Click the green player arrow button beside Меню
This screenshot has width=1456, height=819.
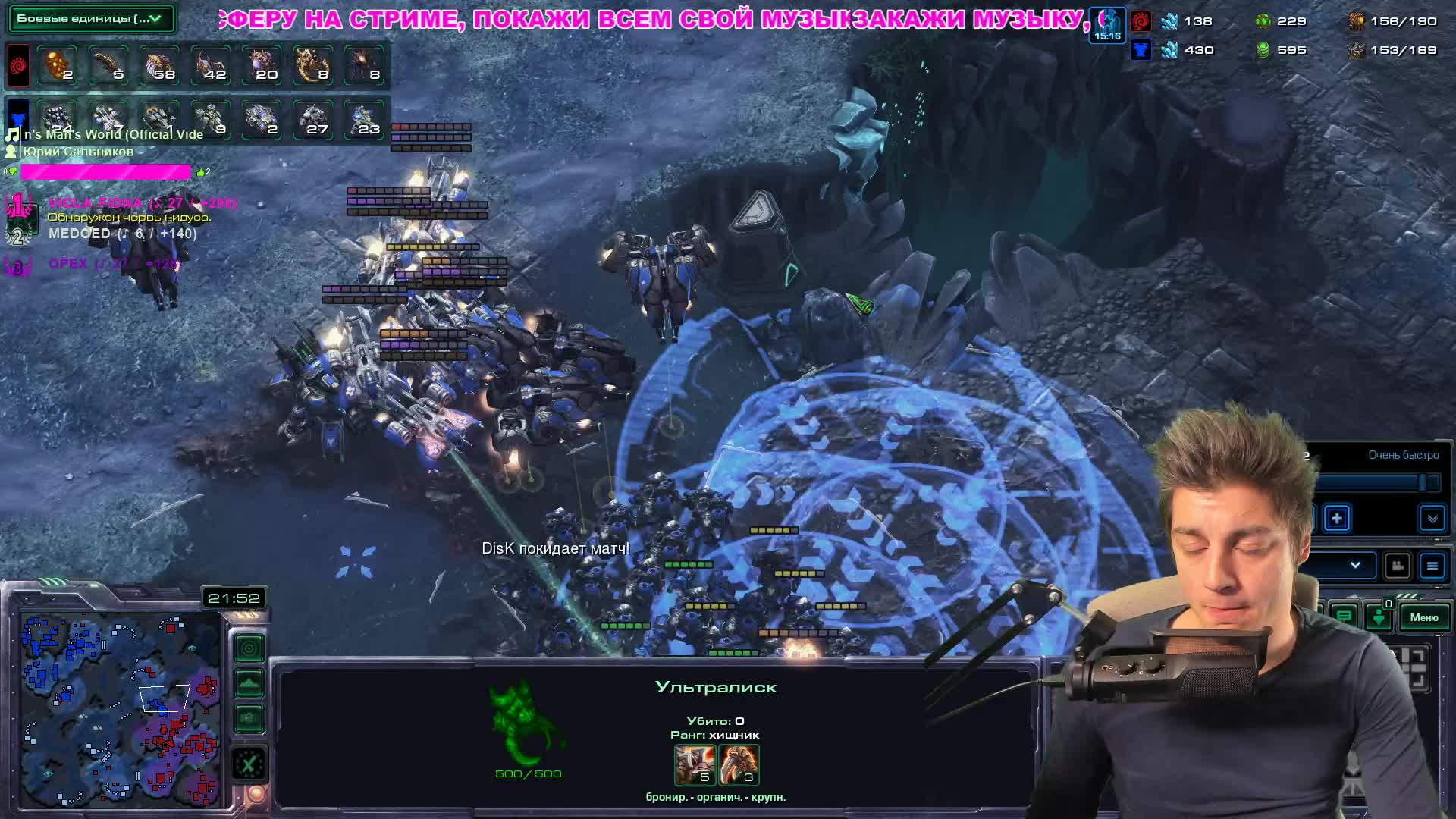[1379, 617]
